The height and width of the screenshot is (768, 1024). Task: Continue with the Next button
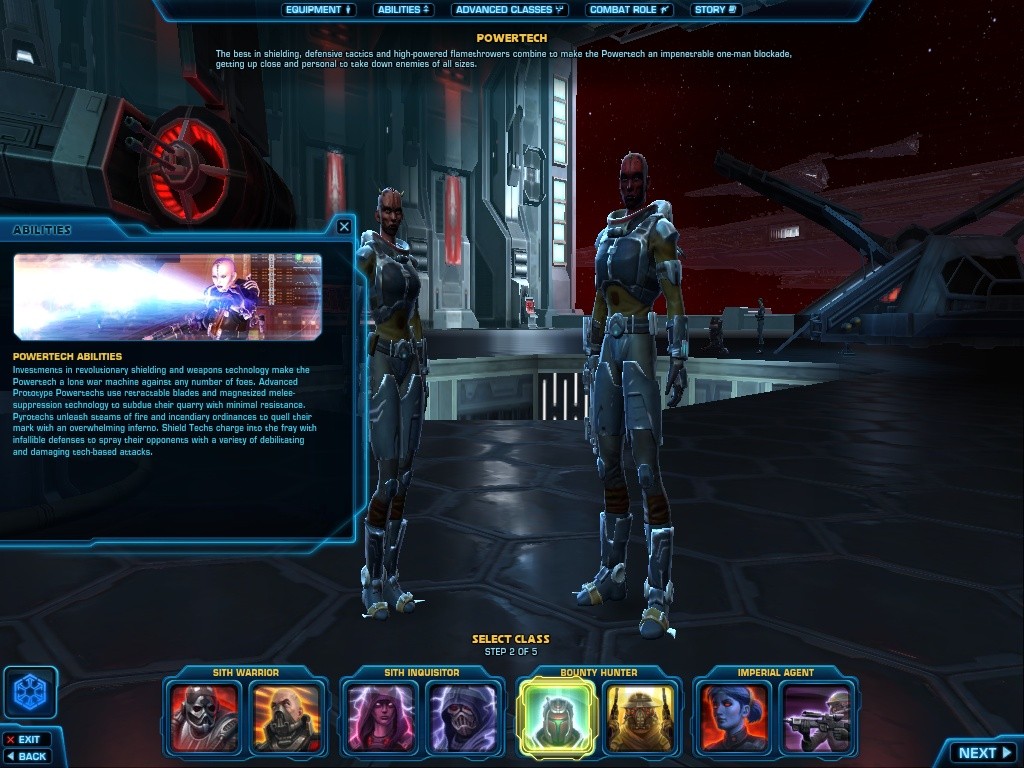[984, 753]
